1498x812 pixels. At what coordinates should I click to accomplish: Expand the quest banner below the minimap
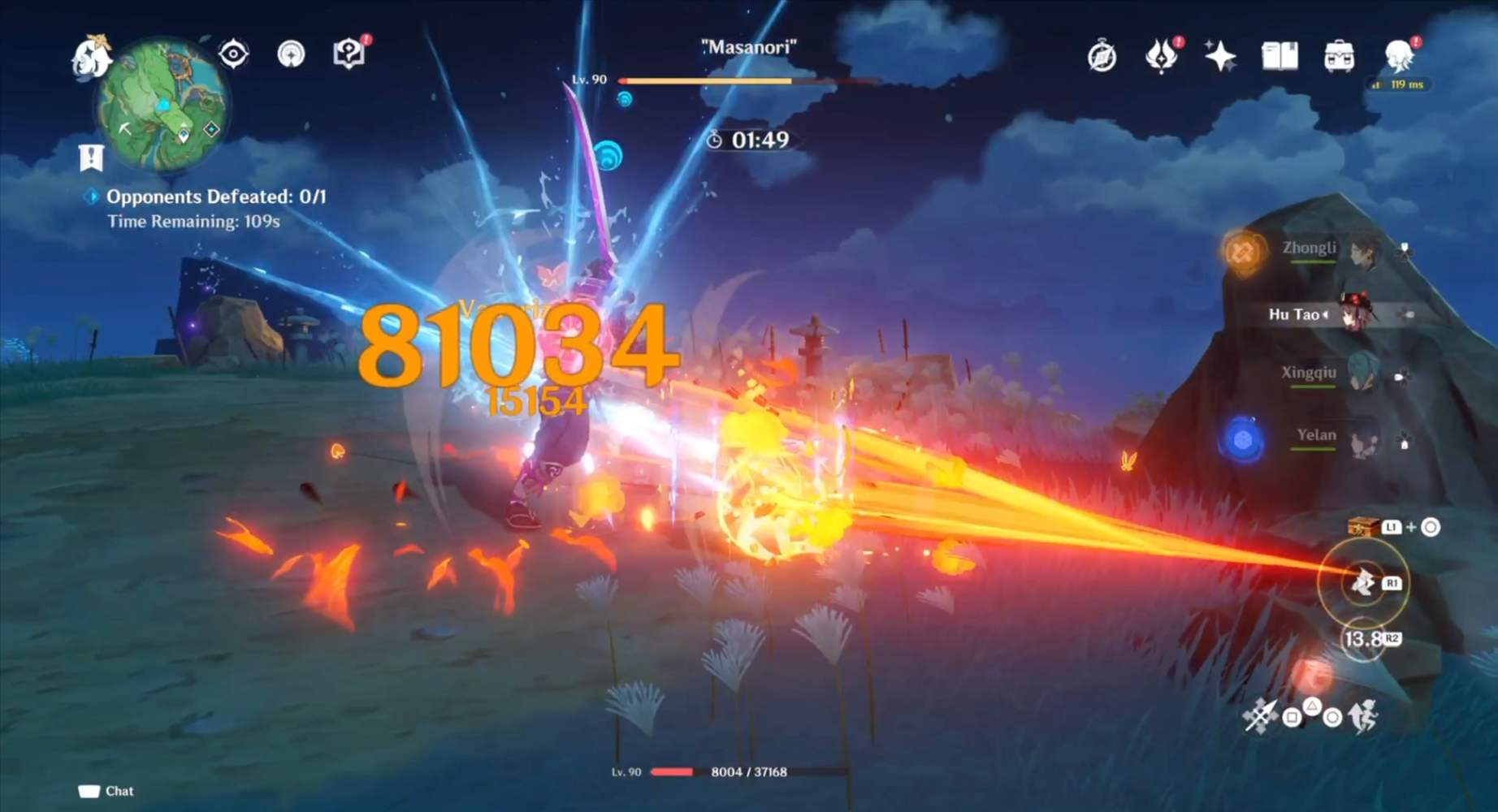[x=91, y=157]
